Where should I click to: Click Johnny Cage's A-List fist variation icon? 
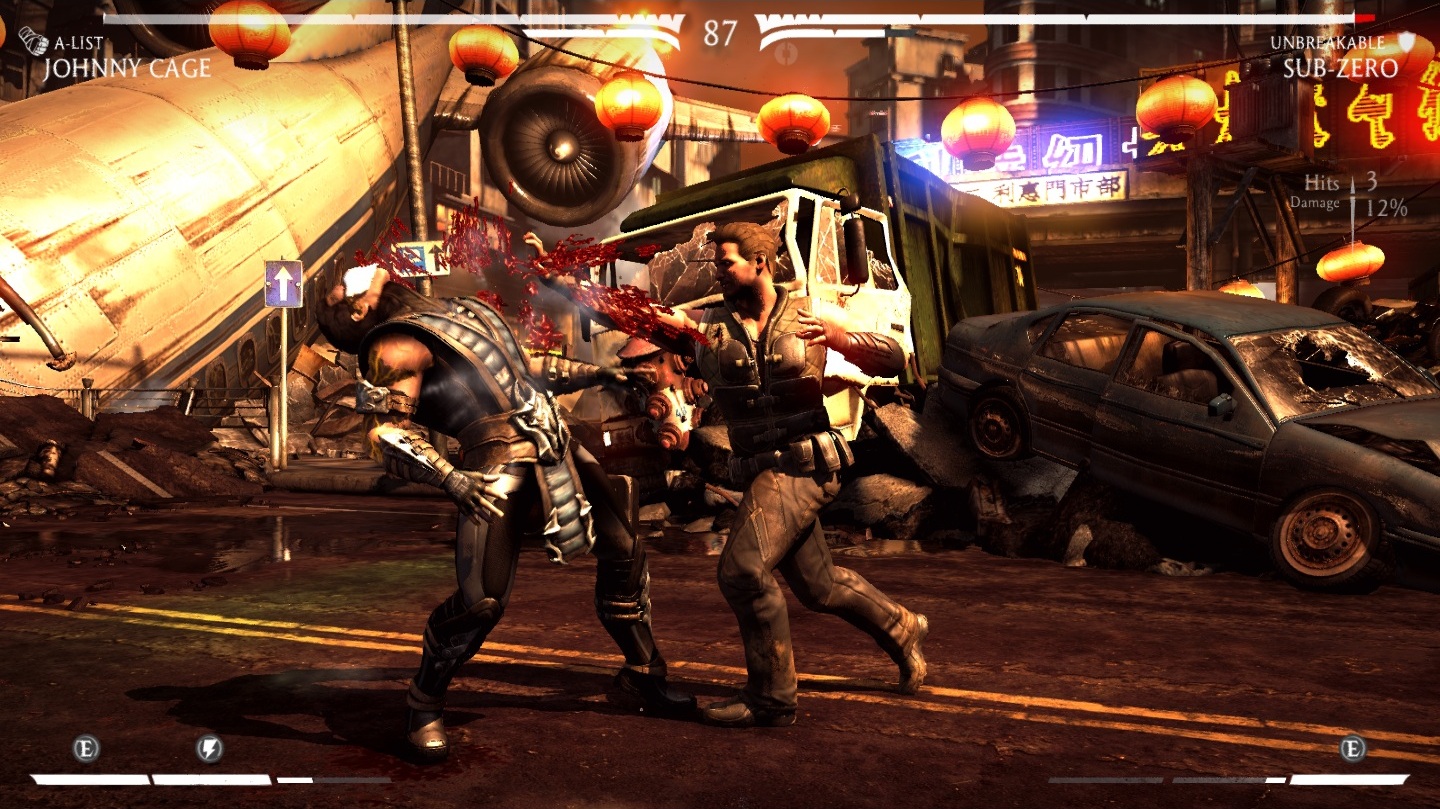pyautogui.click(x=33, y=42)
